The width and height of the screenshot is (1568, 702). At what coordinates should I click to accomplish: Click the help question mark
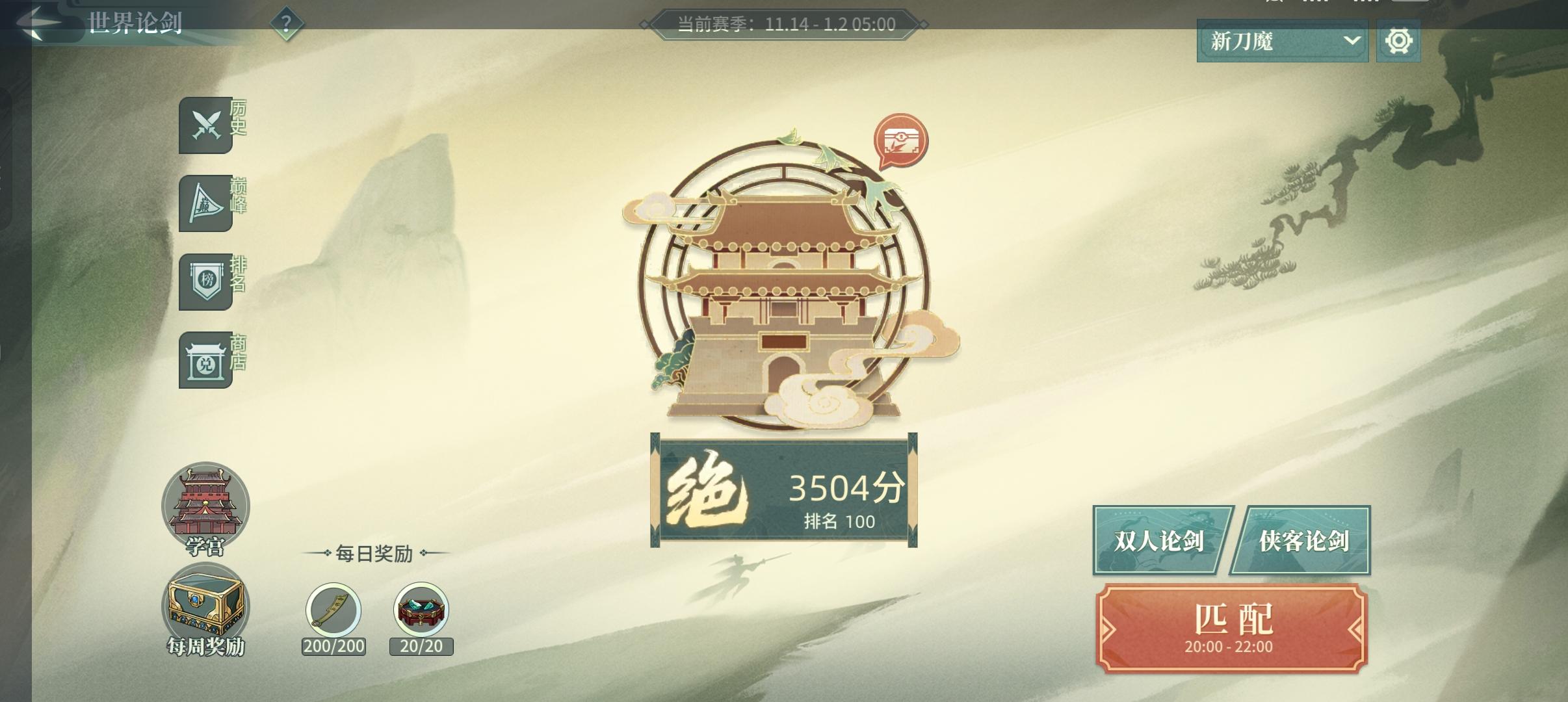point(285,23)
